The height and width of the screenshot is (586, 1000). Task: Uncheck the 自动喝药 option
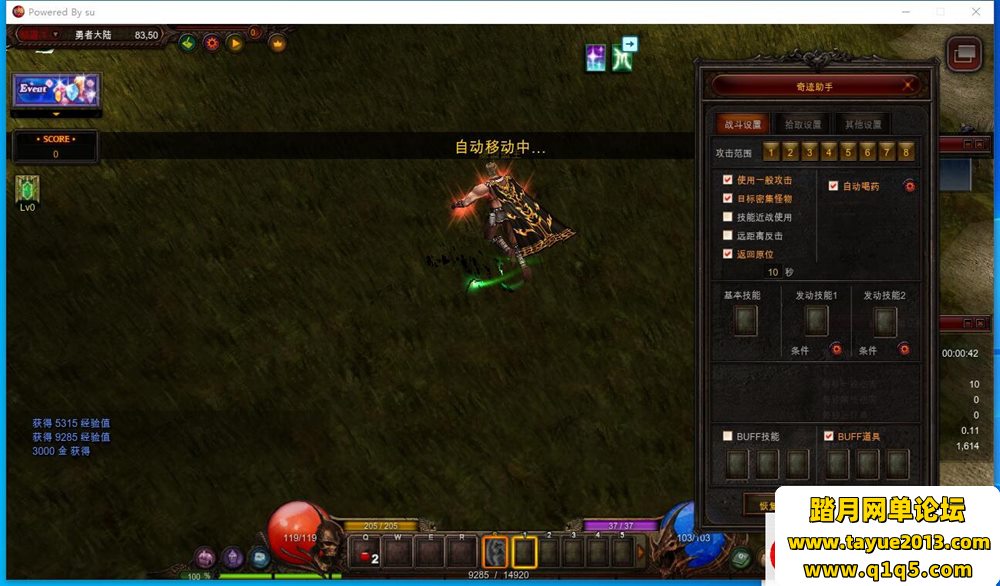click(833, 186)
